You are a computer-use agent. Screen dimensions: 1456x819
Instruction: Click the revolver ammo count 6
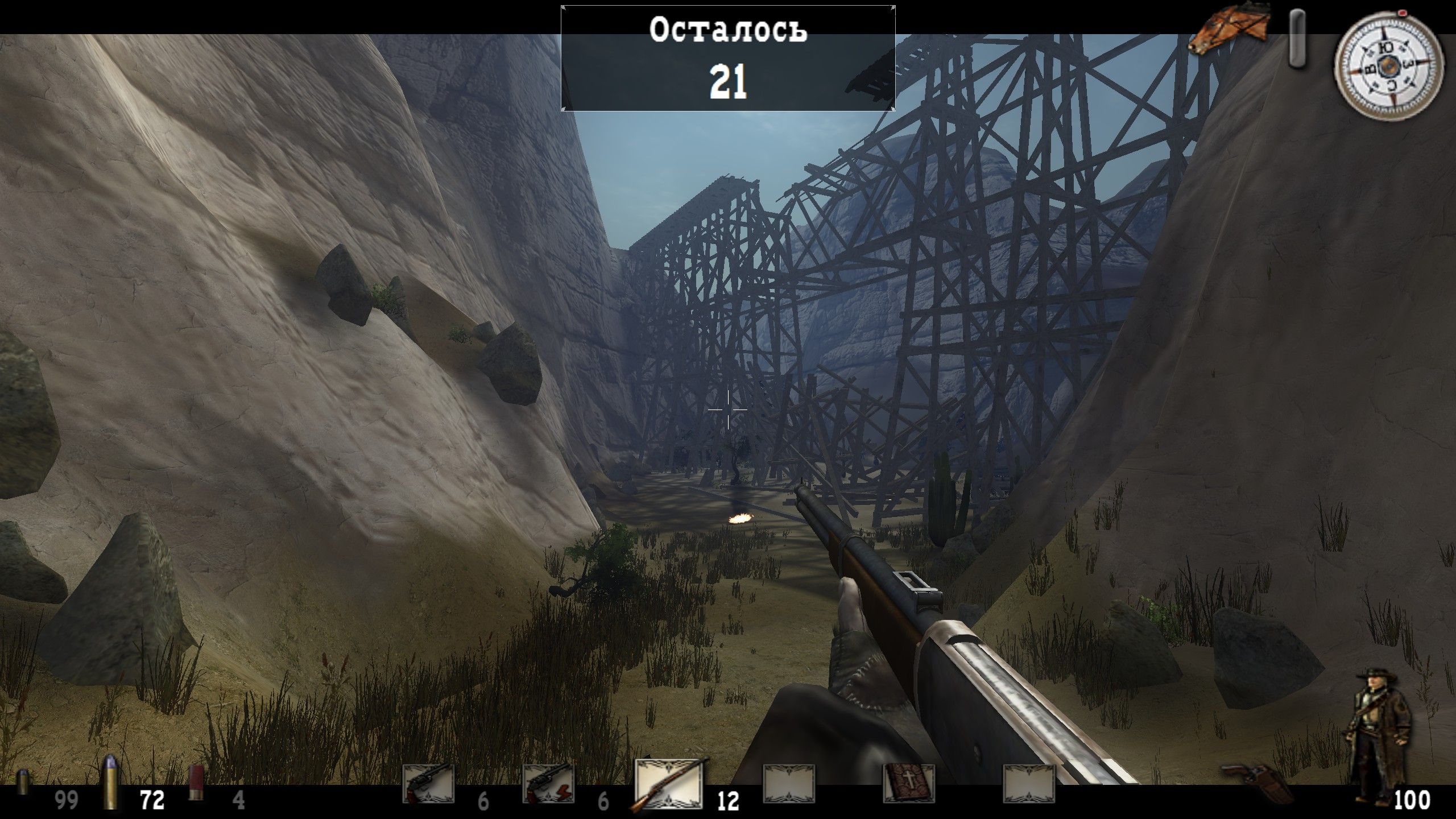[483, 801]
